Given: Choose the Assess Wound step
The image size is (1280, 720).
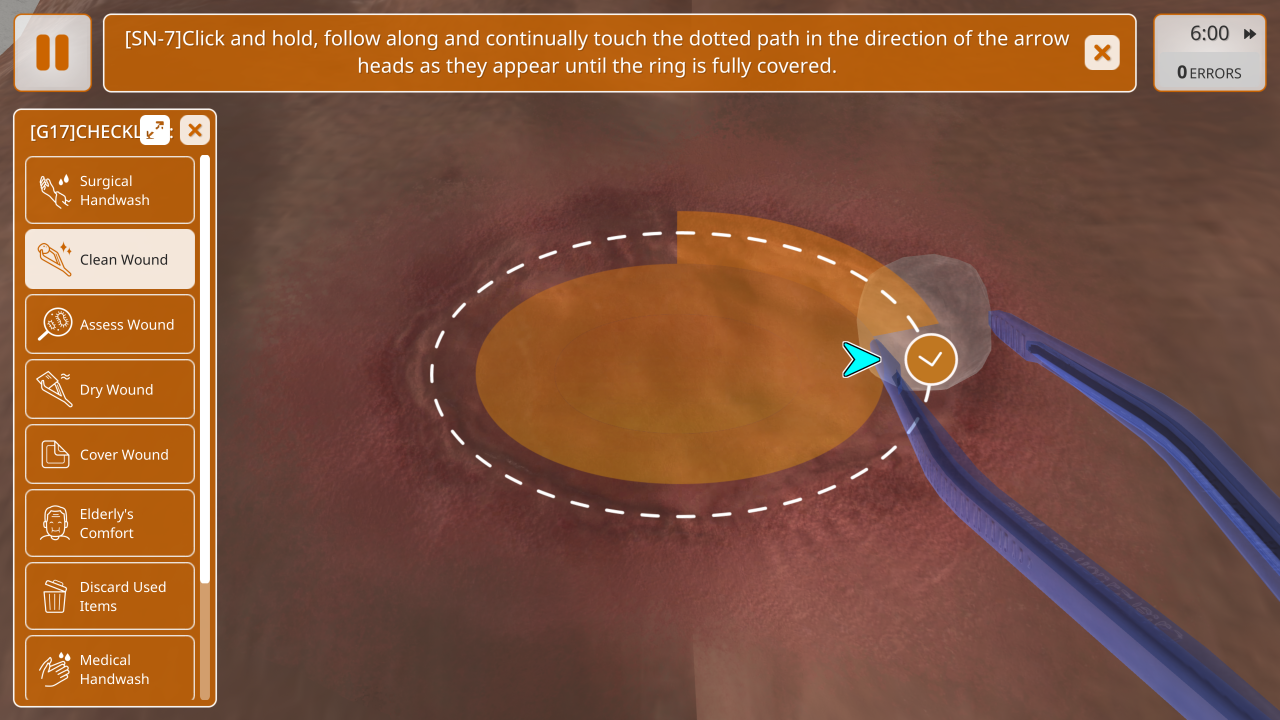Looking at the screenshot, I should pos(110,324).
